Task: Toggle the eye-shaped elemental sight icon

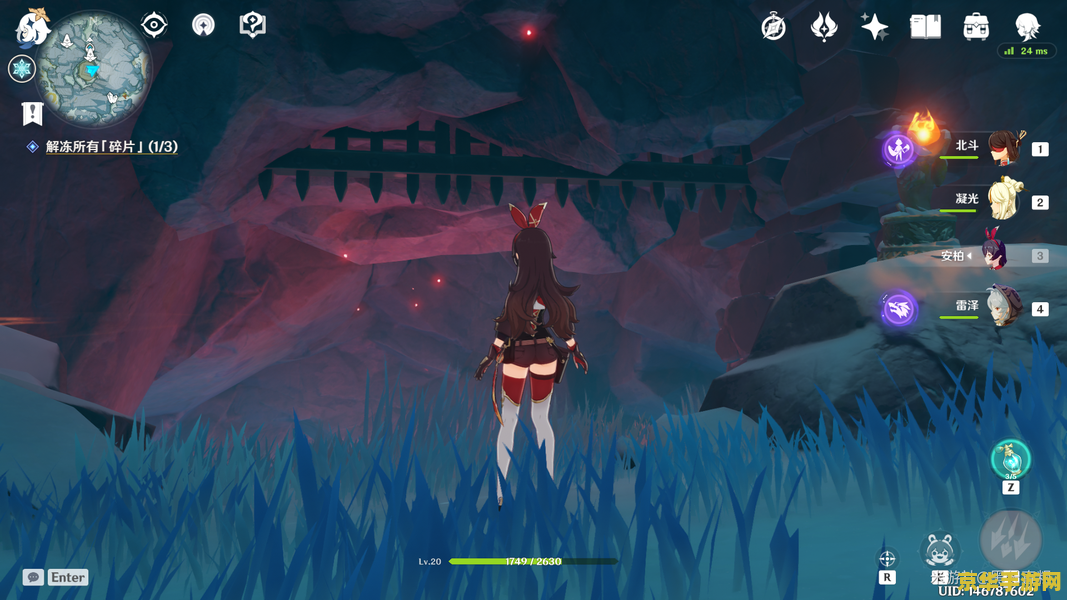Action: [154, 25]
